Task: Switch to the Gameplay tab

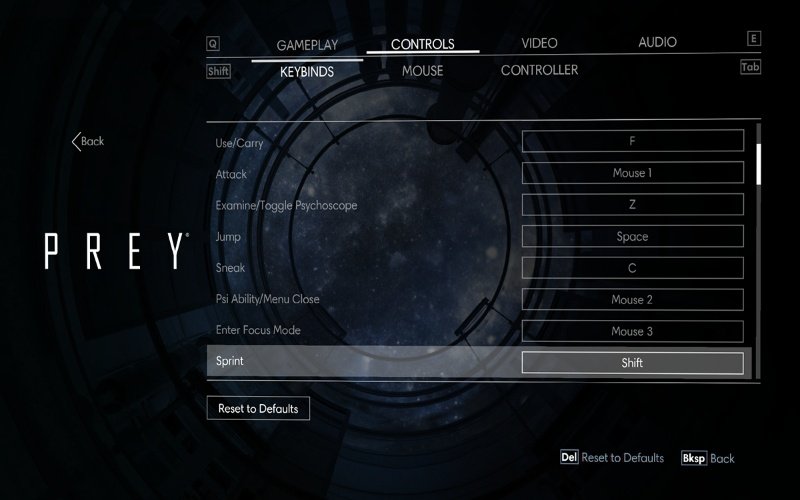Action: click(307, 44)
